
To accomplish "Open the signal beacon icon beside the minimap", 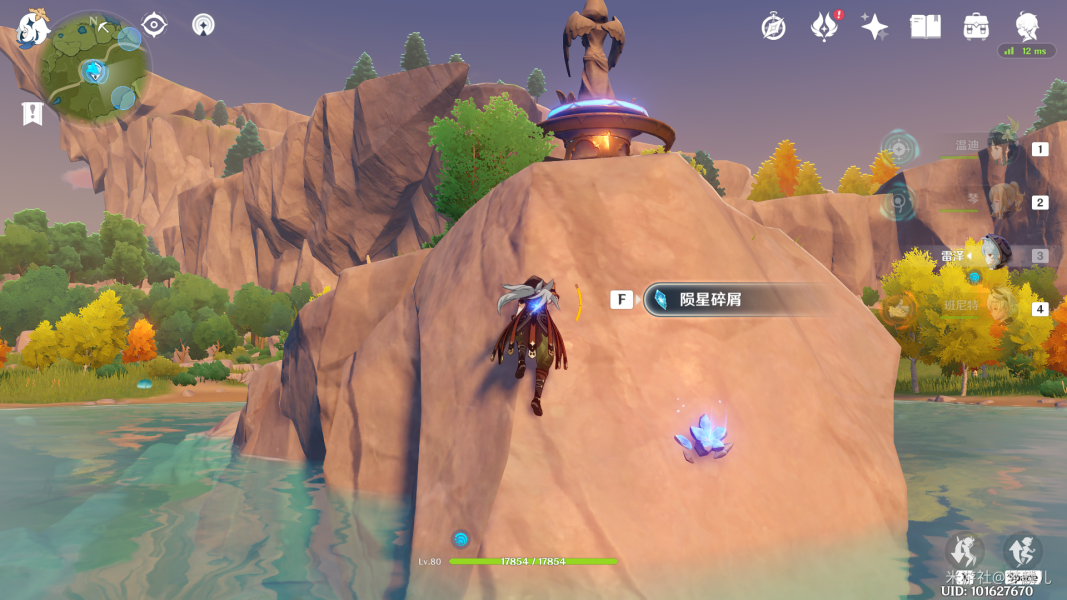I will 203,25.
